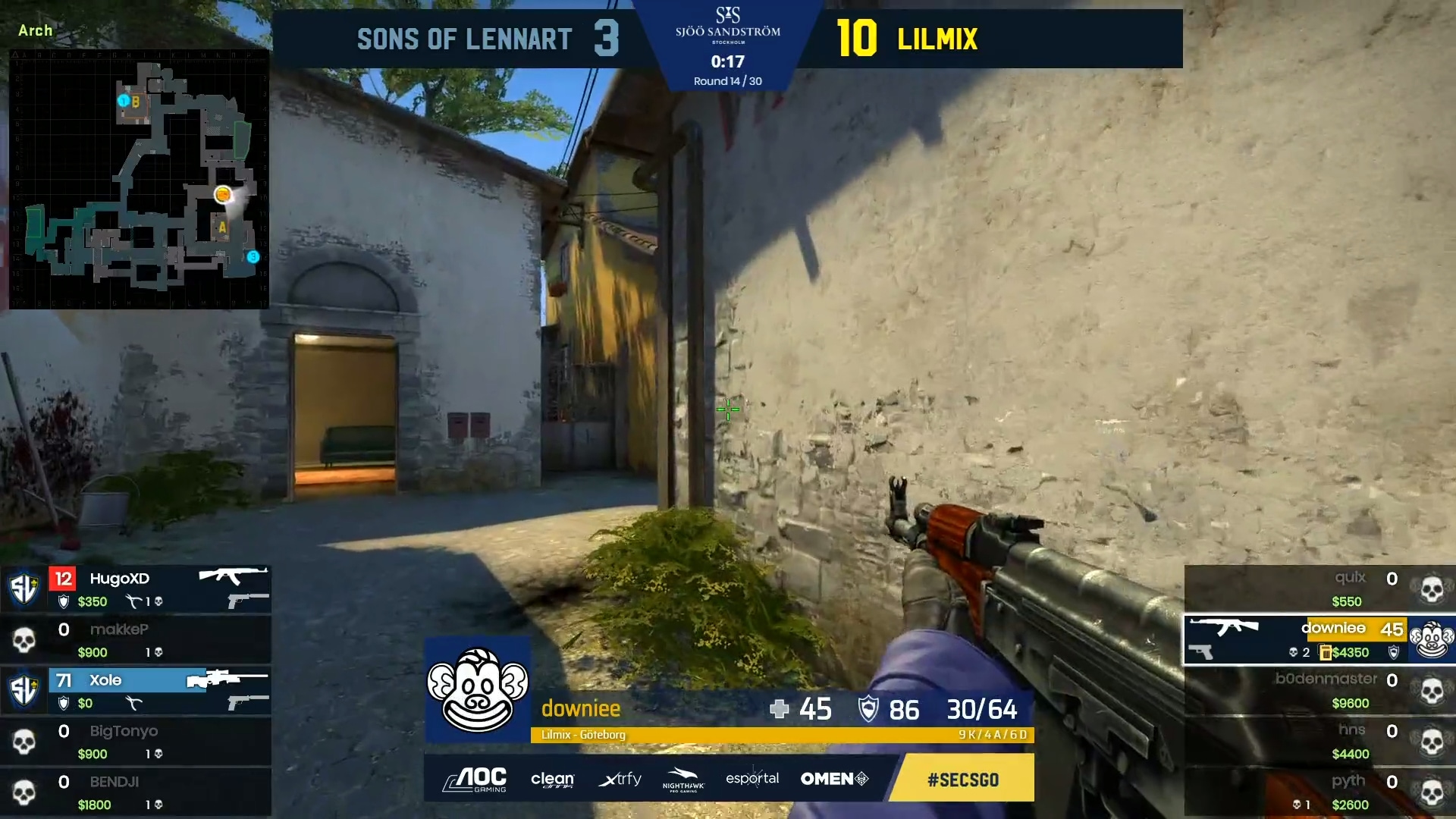This screenshot has width=1456, height=819.
Task: Click the Sjöö Sandström tournament logo
Action: coord(727,24)
